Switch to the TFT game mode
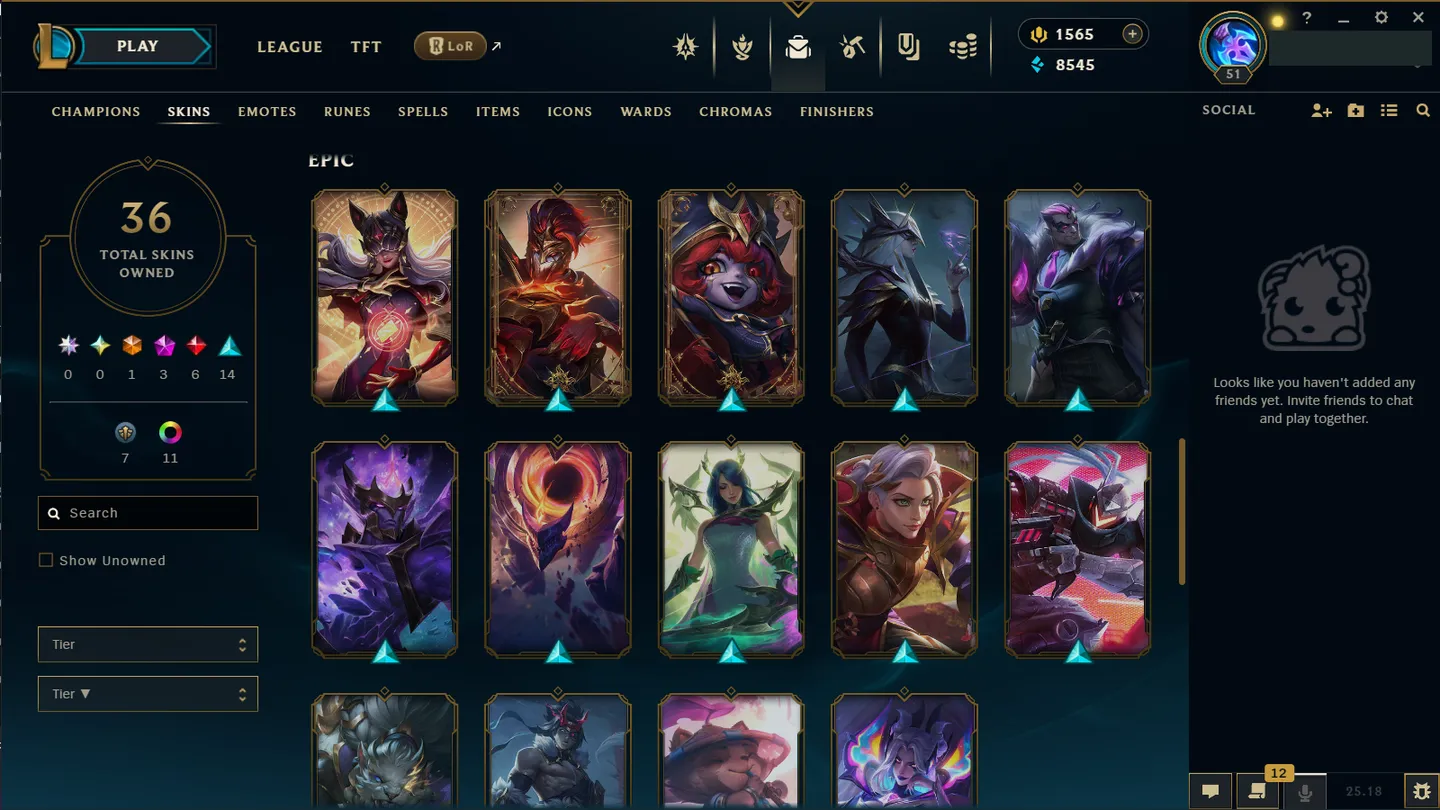 pos(366,47)
